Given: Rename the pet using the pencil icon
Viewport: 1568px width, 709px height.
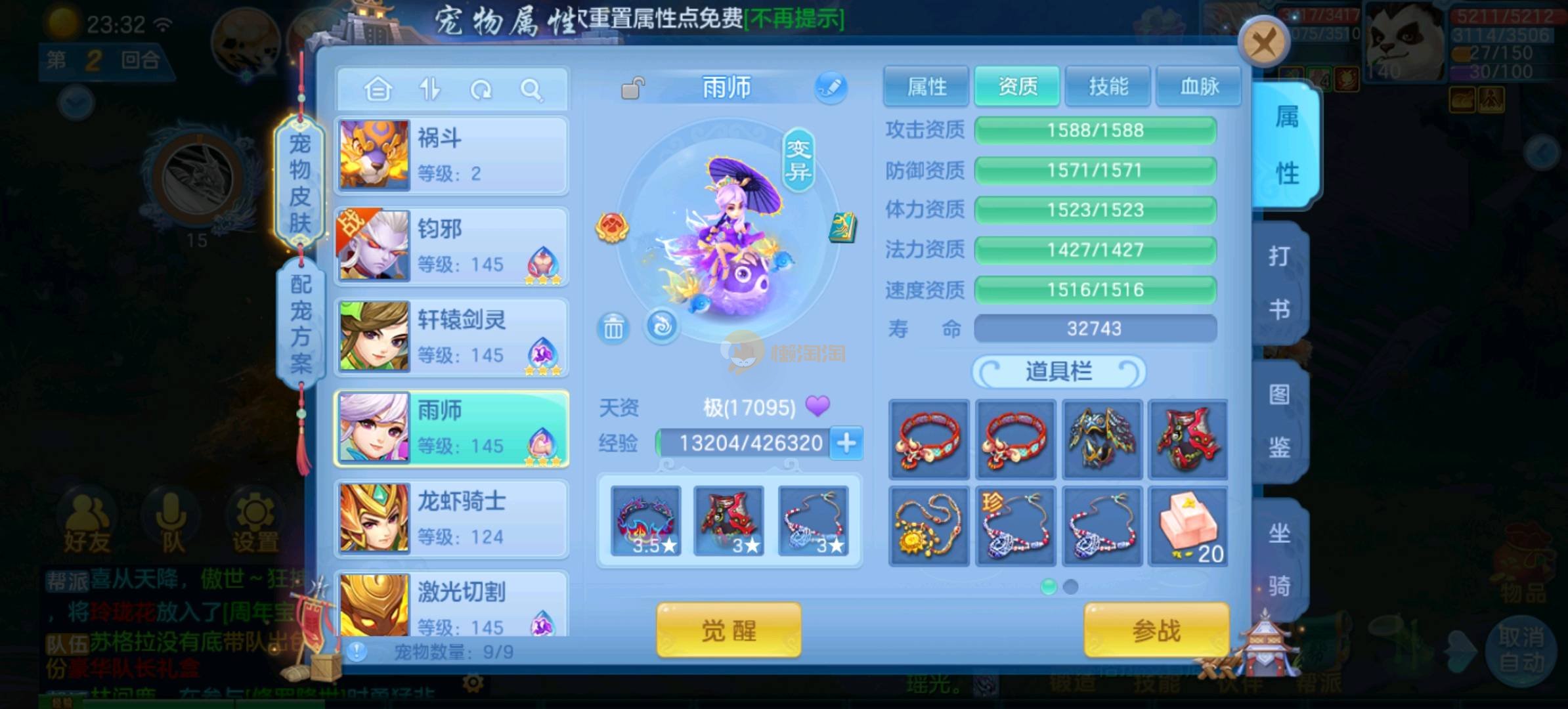Looking at the screenshot, I should point(831,87).
